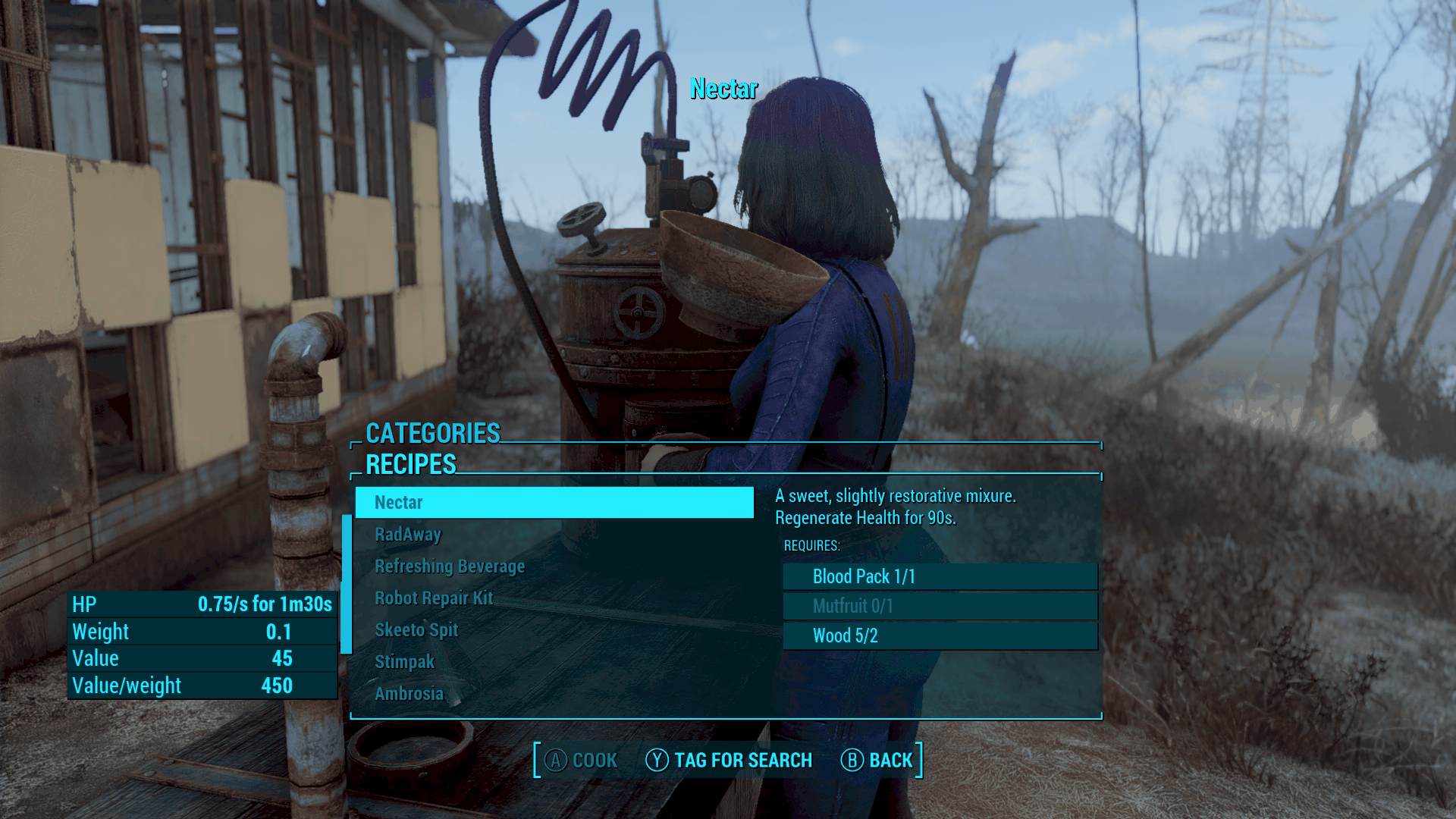The width and height of the screenshot is (1456, 819).
Task: Cook the selected recipe
Action: click(581, 760)
